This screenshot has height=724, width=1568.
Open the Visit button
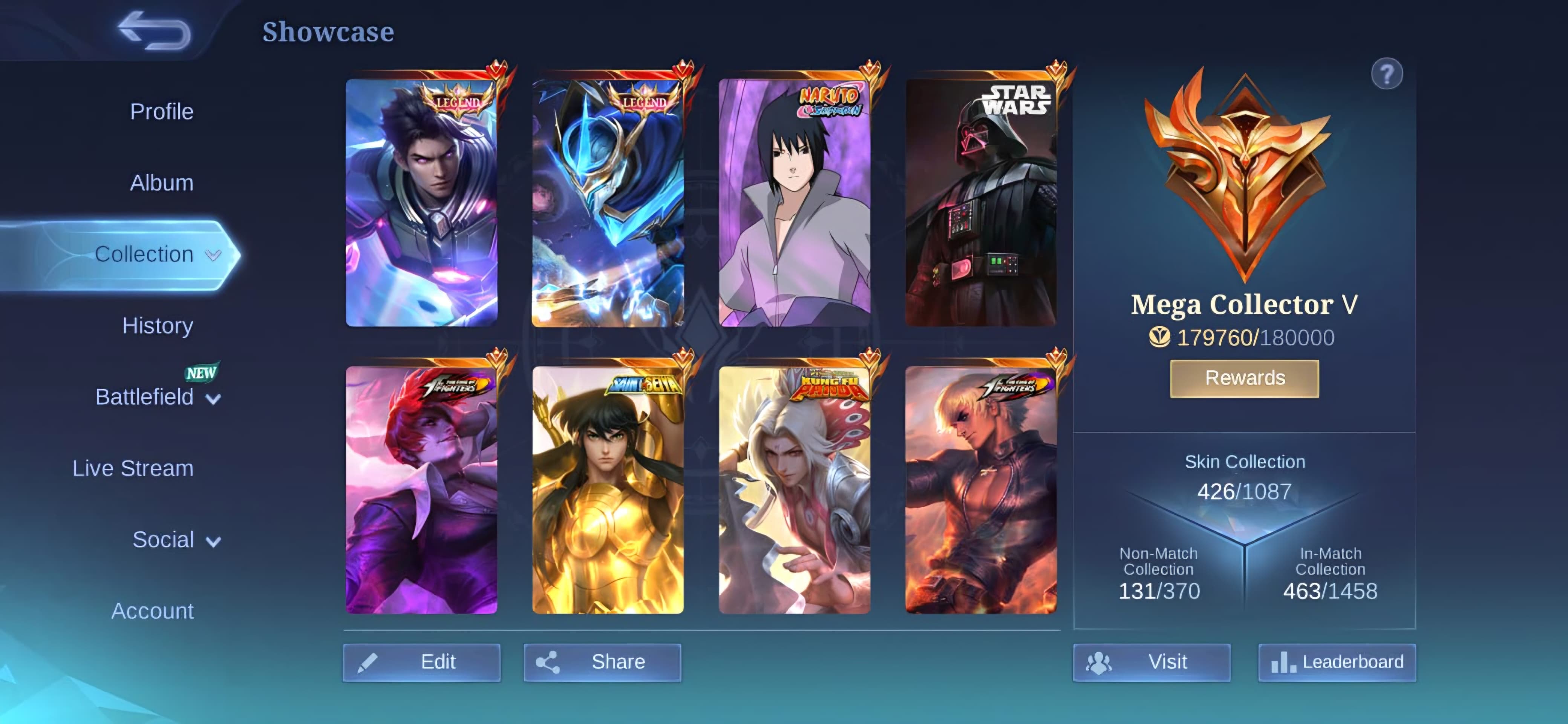(1151, 662)
